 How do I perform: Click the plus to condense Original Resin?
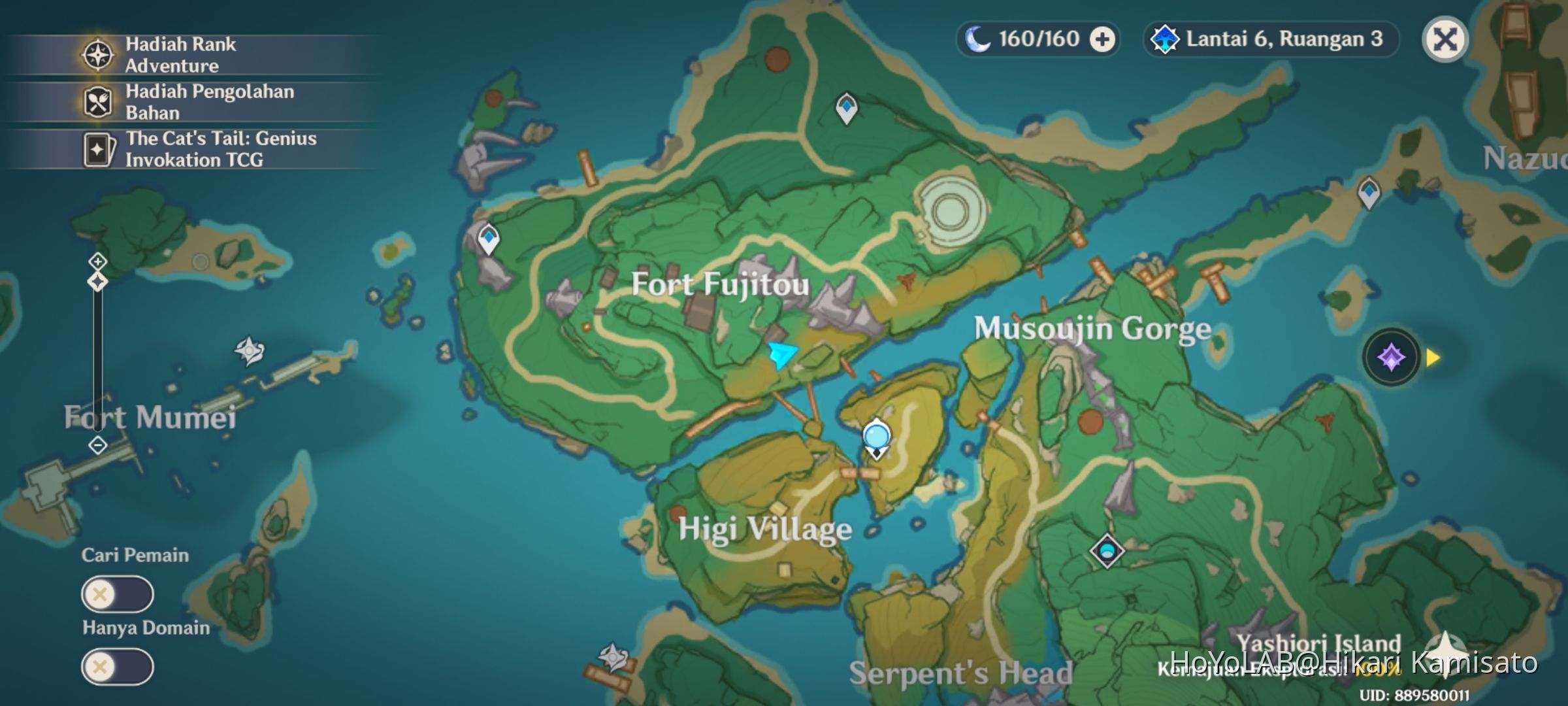[1103, 39]
